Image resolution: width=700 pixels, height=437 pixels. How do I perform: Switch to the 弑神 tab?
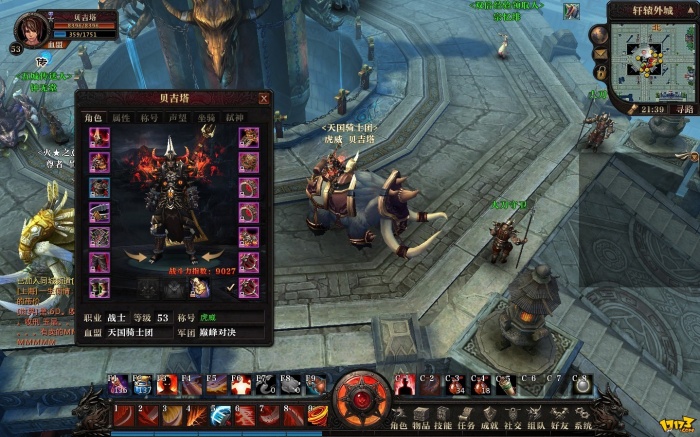[234, 118]
